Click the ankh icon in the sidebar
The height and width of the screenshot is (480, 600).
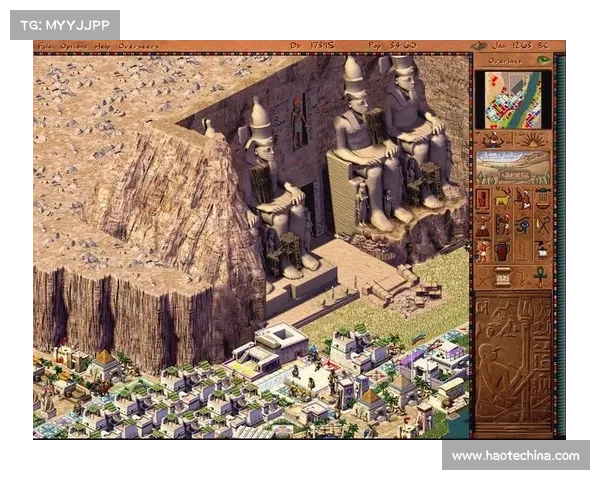pos(540,276)
